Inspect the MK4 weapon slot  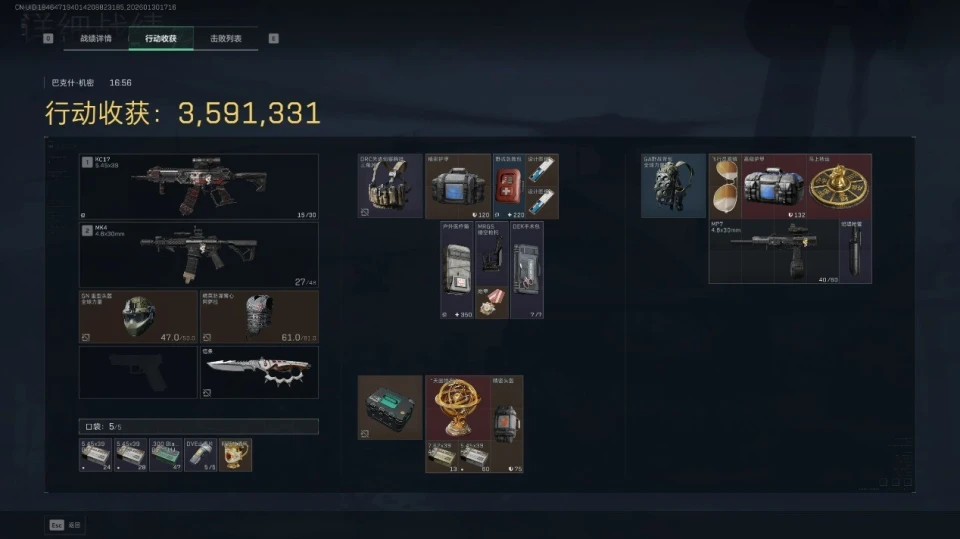[x=199, y=255]
